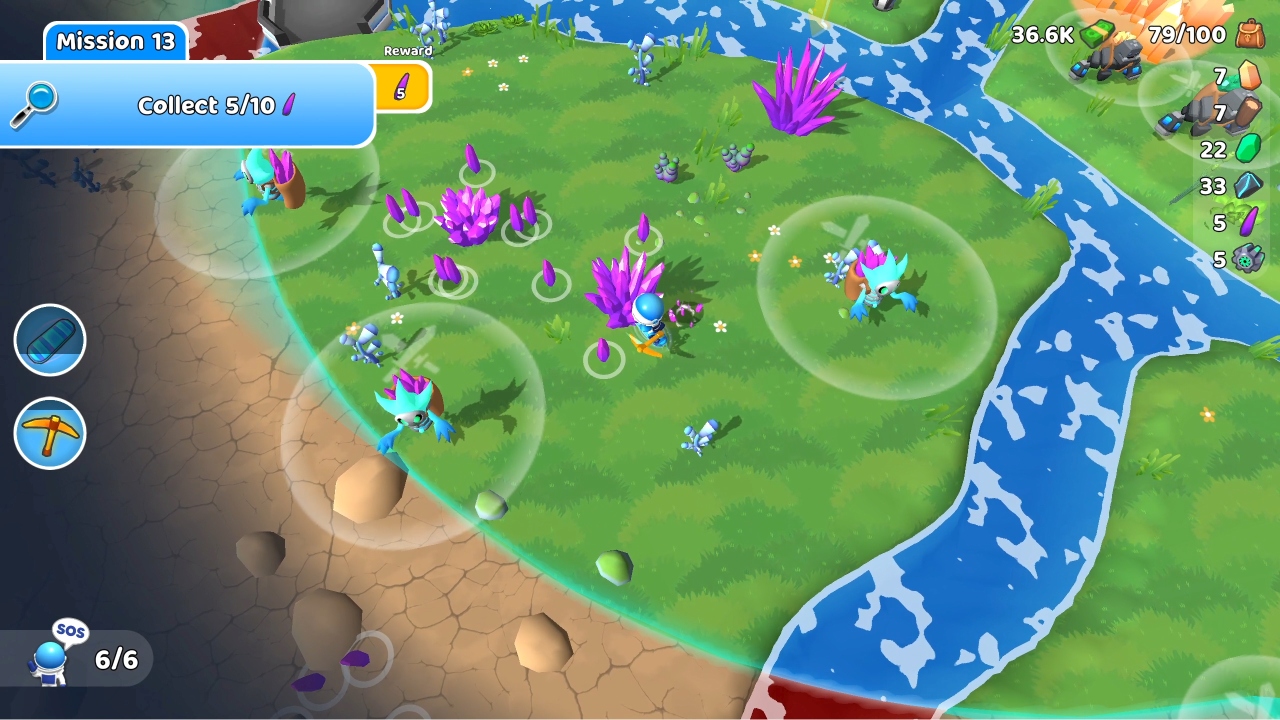Click the dark crystal counter showing 33
Image resolution: width=1280 pixels, height=720 pixels.
pyautogui.click(x=1246, y=186)
